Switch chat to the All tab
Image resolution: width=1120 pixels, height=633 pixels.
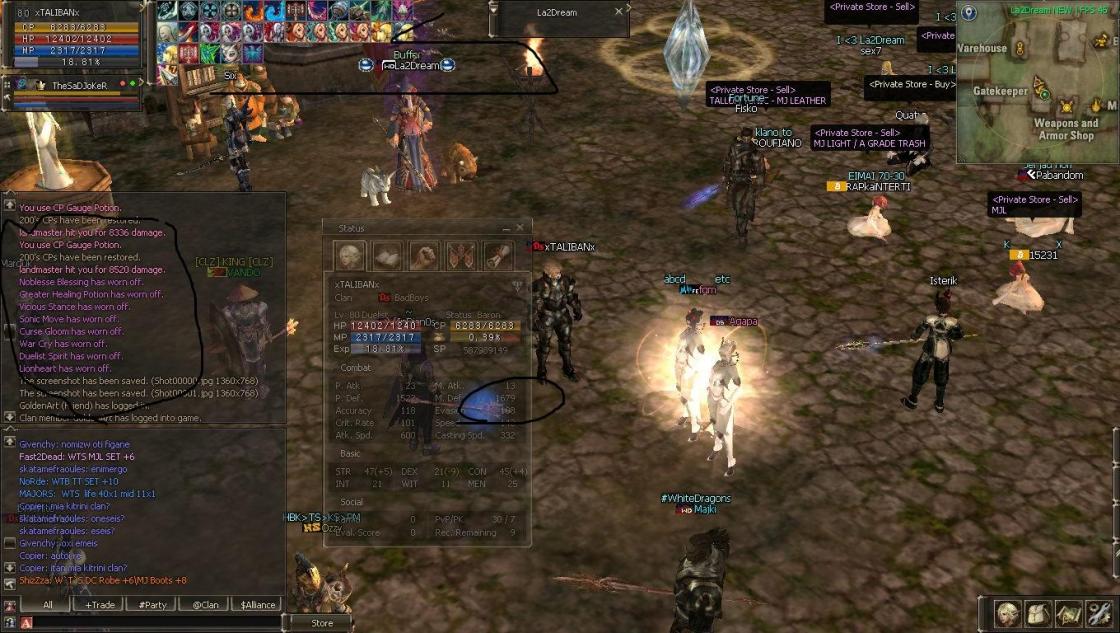point(47,605)
